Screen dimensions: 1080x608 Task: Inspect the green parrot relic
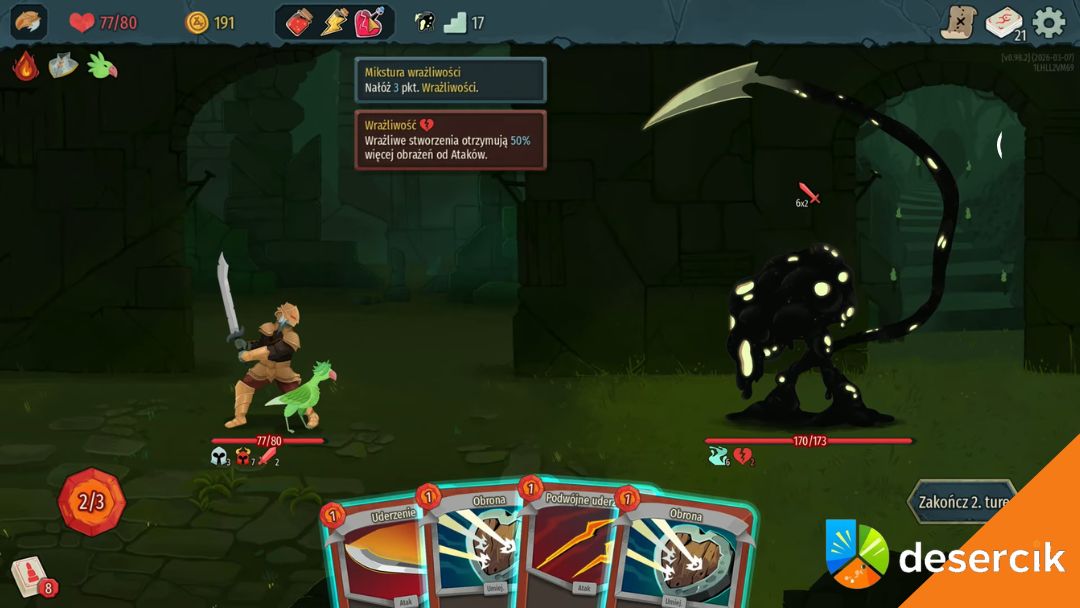click(x=102, y=66)
